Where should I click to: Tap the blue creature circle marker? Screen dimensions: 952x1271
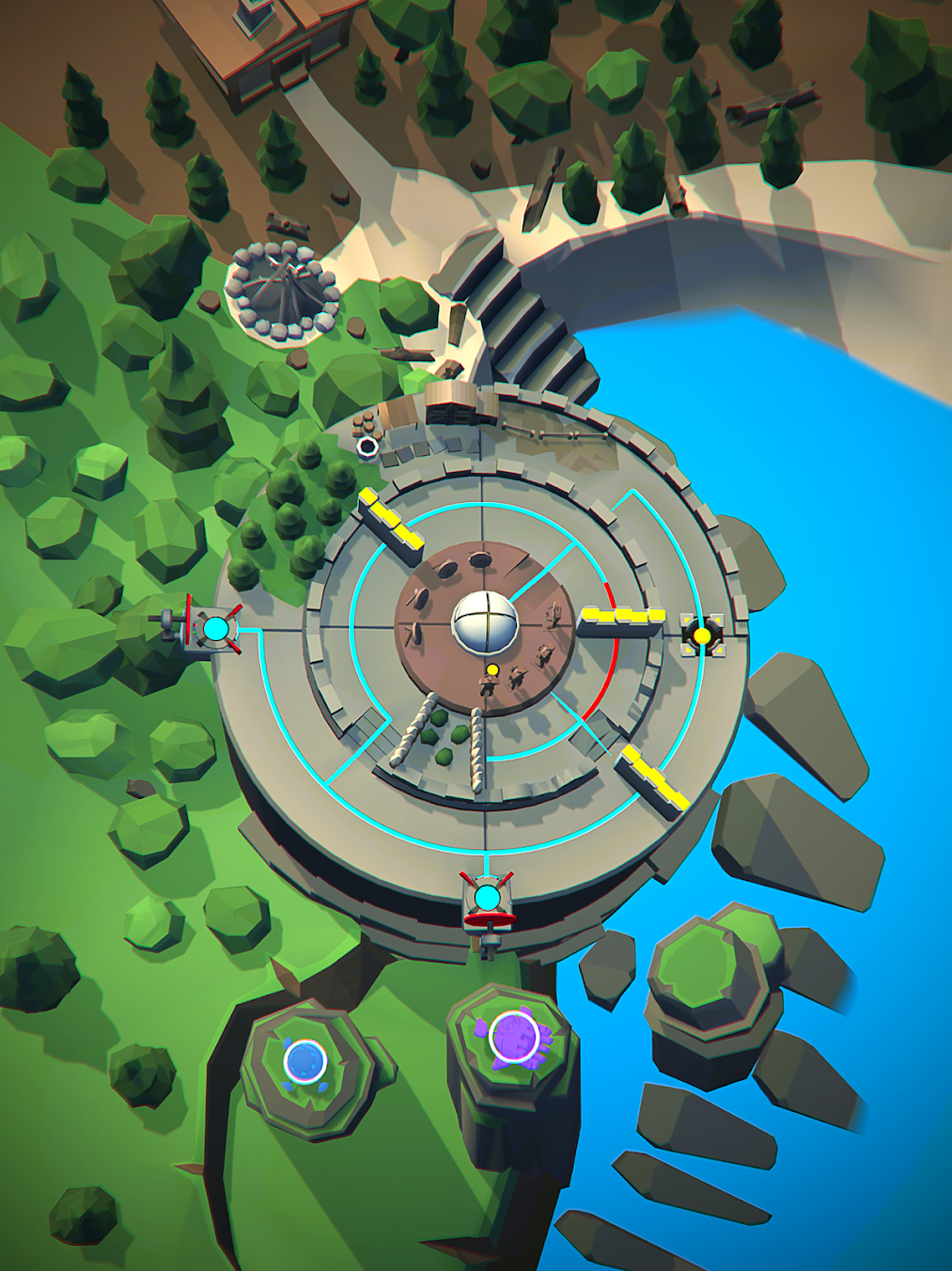305,1061
